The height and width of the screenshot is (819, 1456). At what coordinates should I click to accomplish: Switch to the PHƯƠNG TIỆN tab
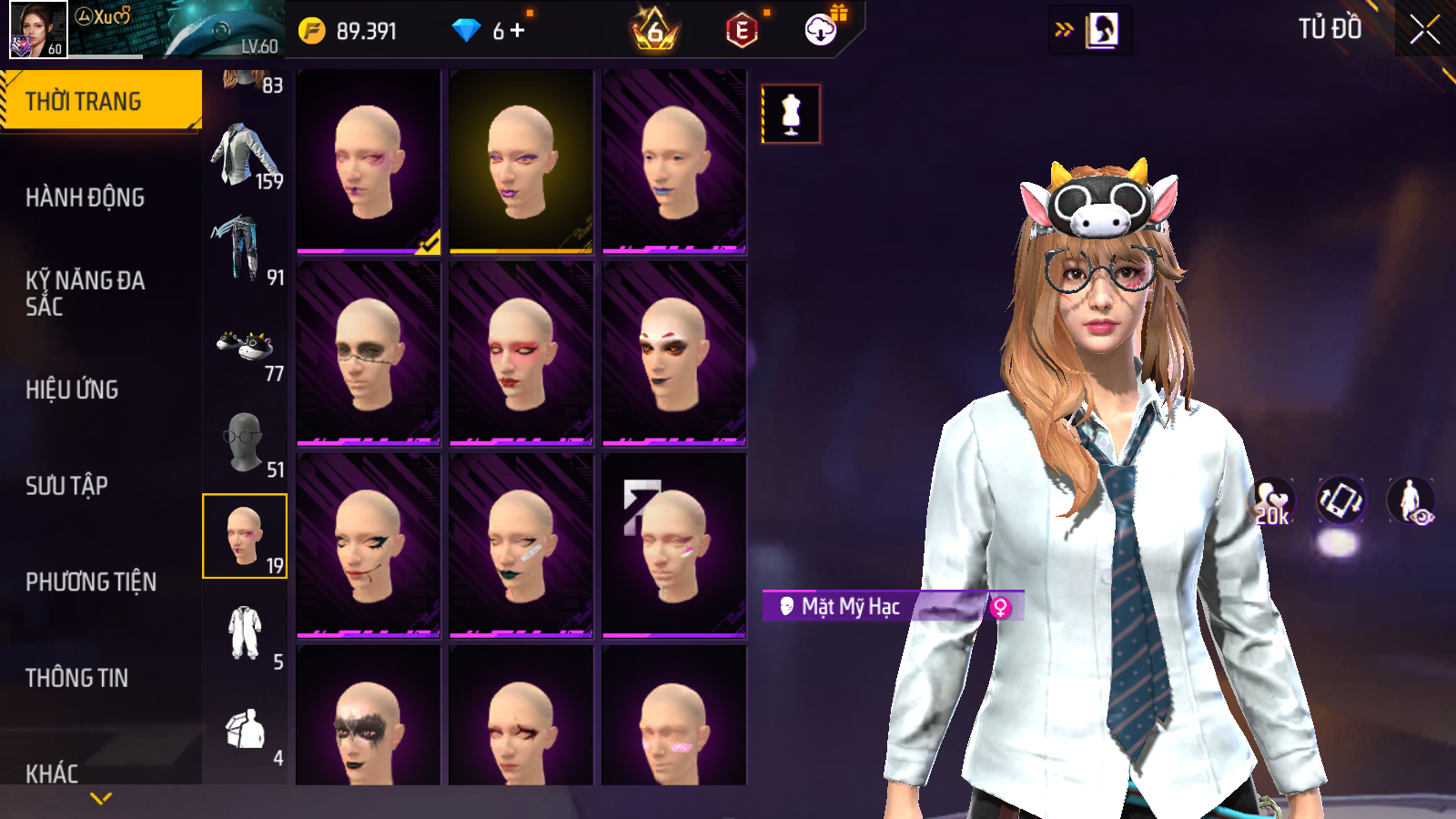click(91, 581)
